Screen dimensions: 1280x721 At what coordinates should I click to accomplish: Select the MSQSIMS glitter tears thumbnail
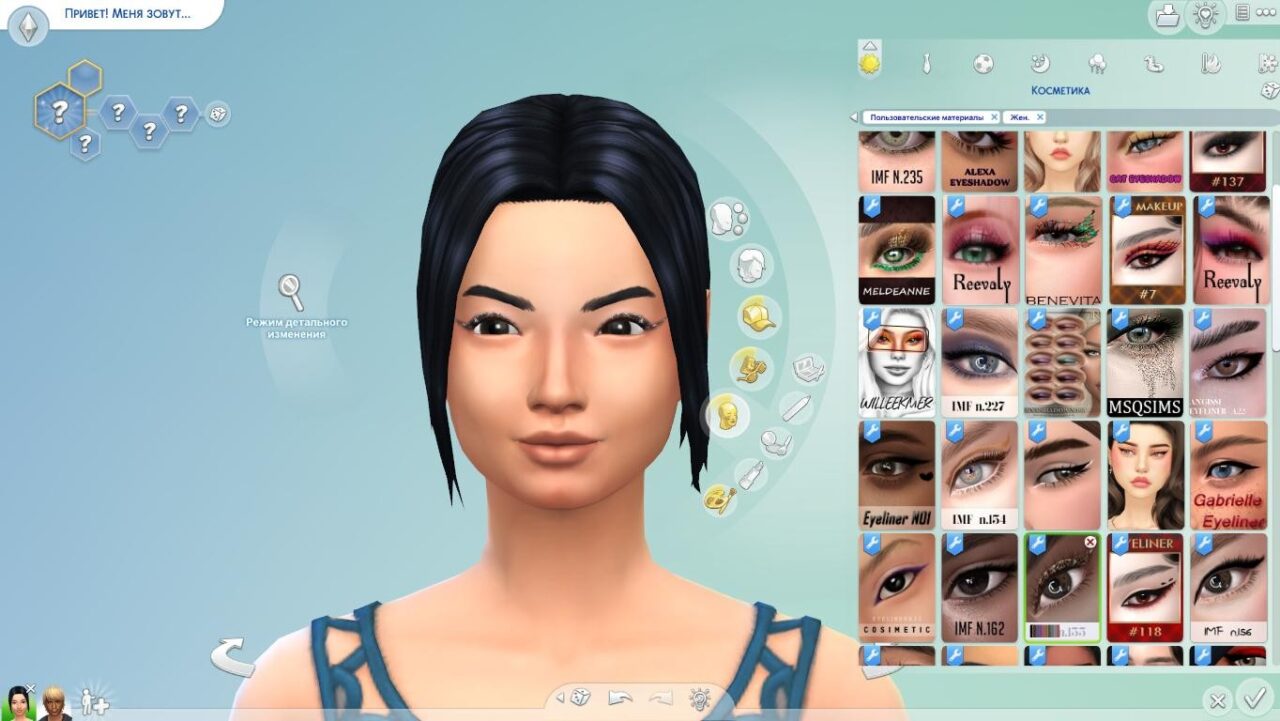point(1145,362)
